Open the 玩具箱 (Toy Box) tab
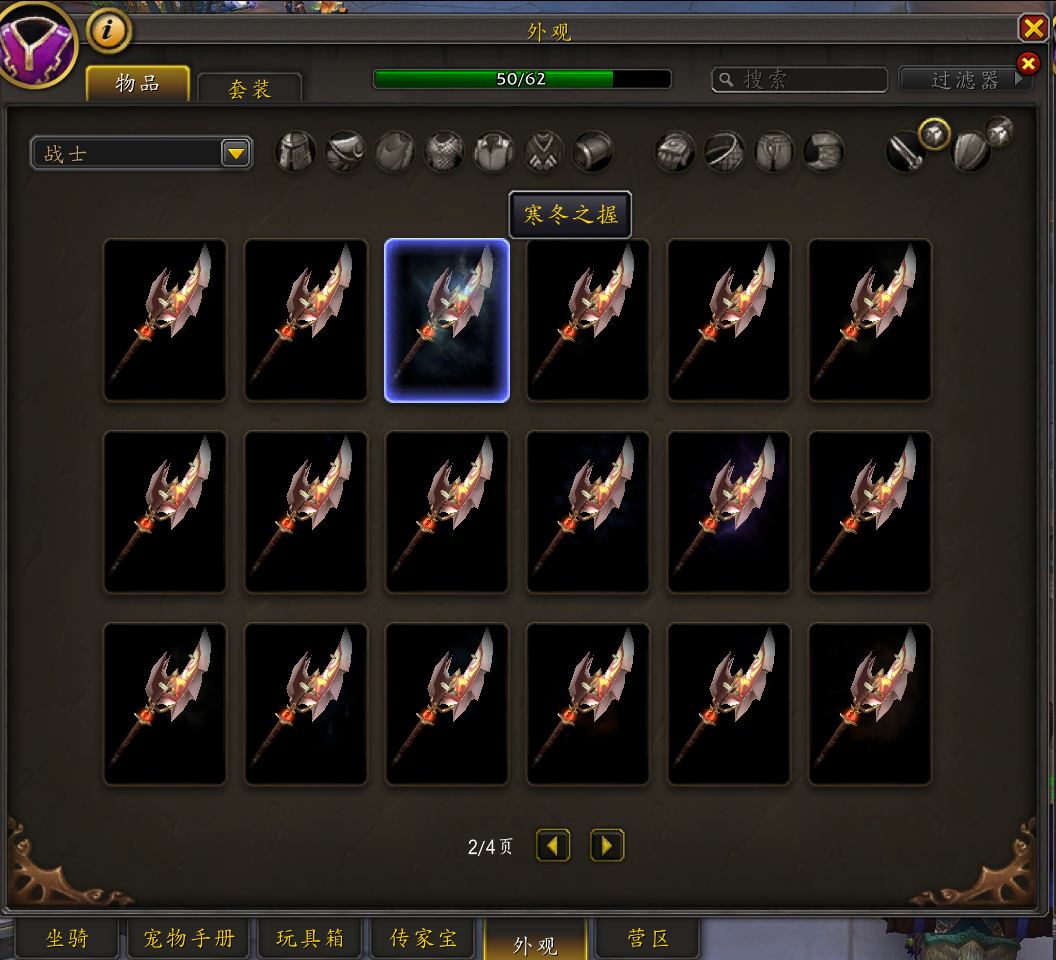The image size is (1056, 960). click(x=310, y=939)
